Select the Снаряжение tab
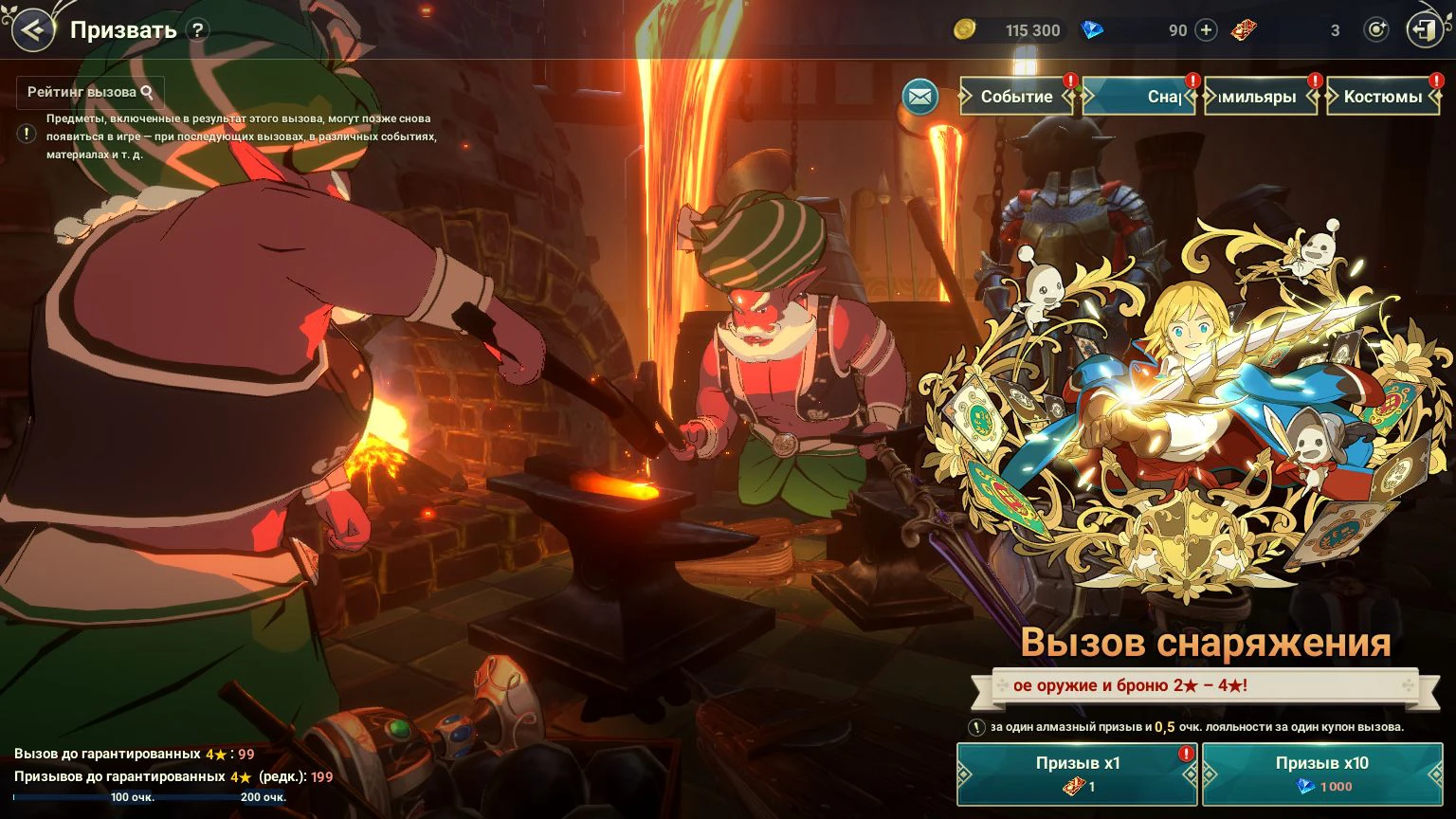This screenshot has height=819, width=1456. 1139,97
